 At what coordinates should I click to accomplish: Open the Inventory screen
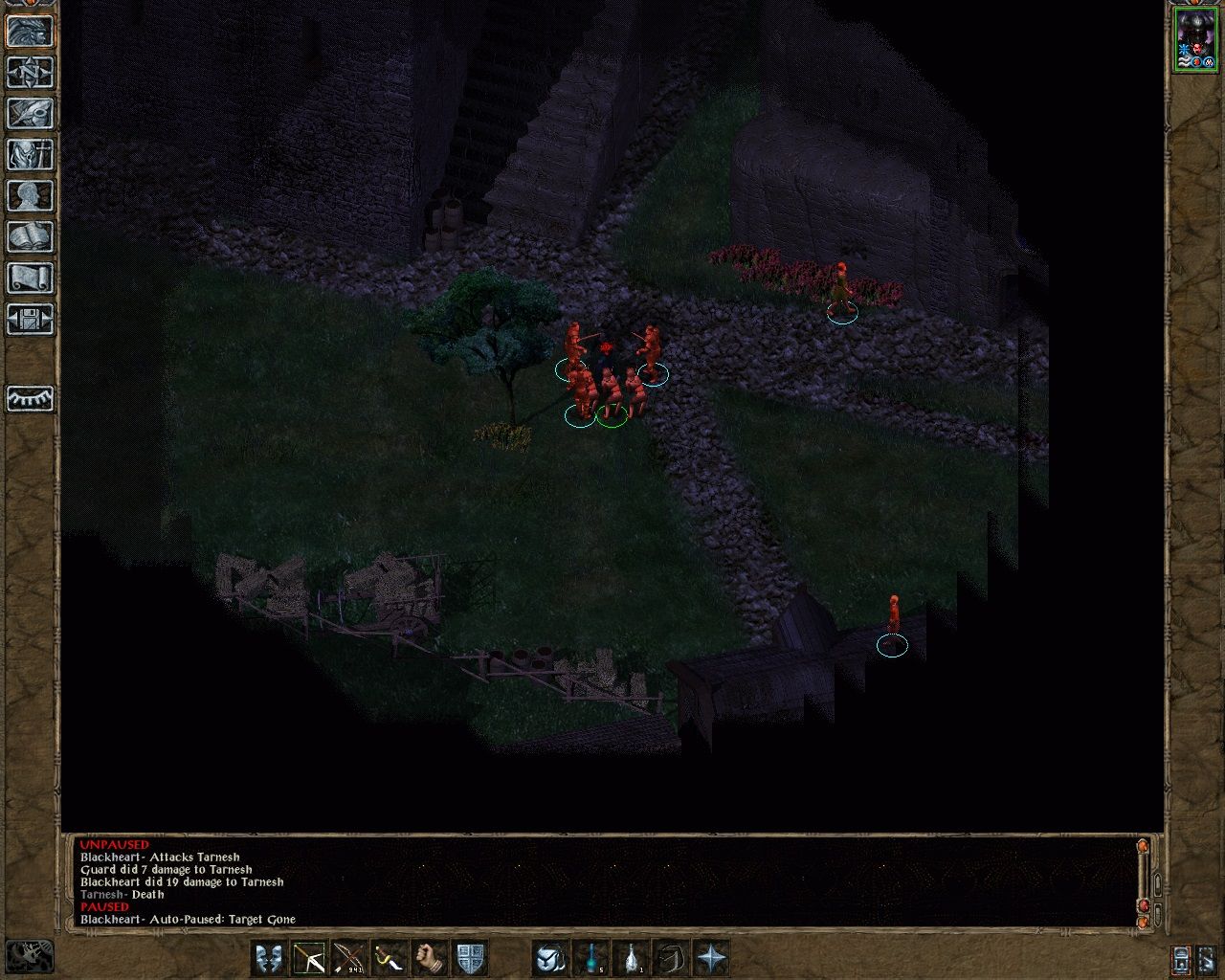pyautogui.click(x=29, y=154)
